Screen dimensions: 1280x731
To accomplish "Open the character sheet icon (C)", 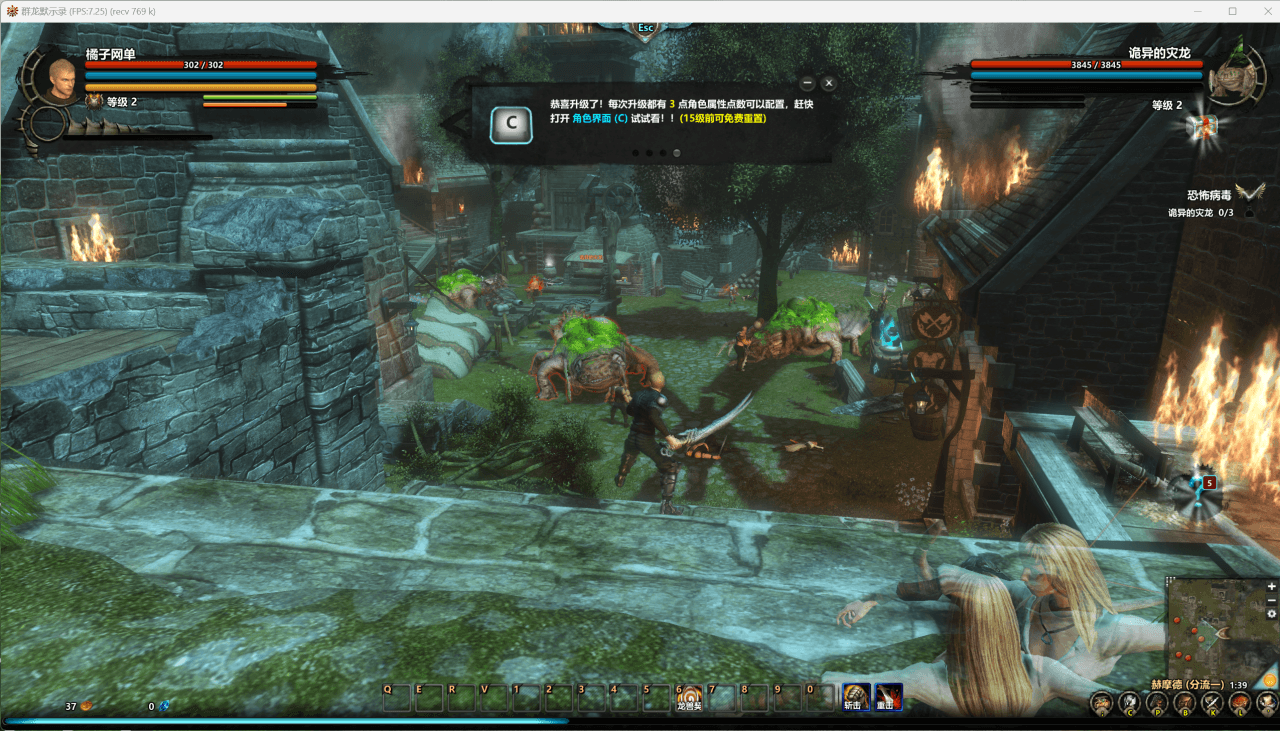I will [x=1129, y=704].
